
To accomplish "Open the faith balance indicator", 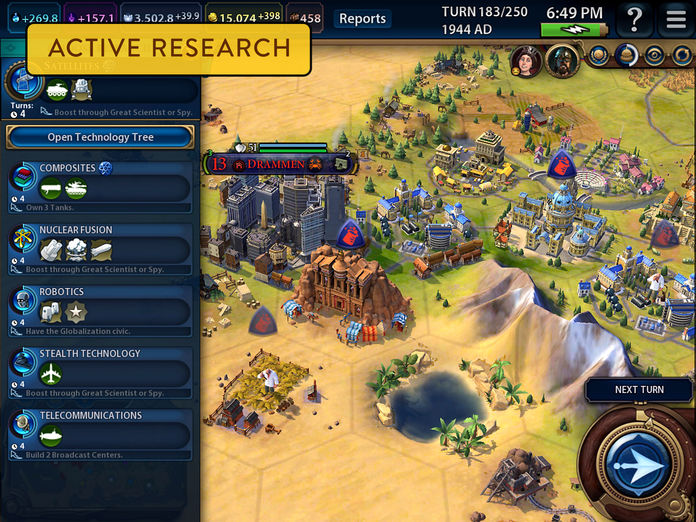I will pos(170,18).
